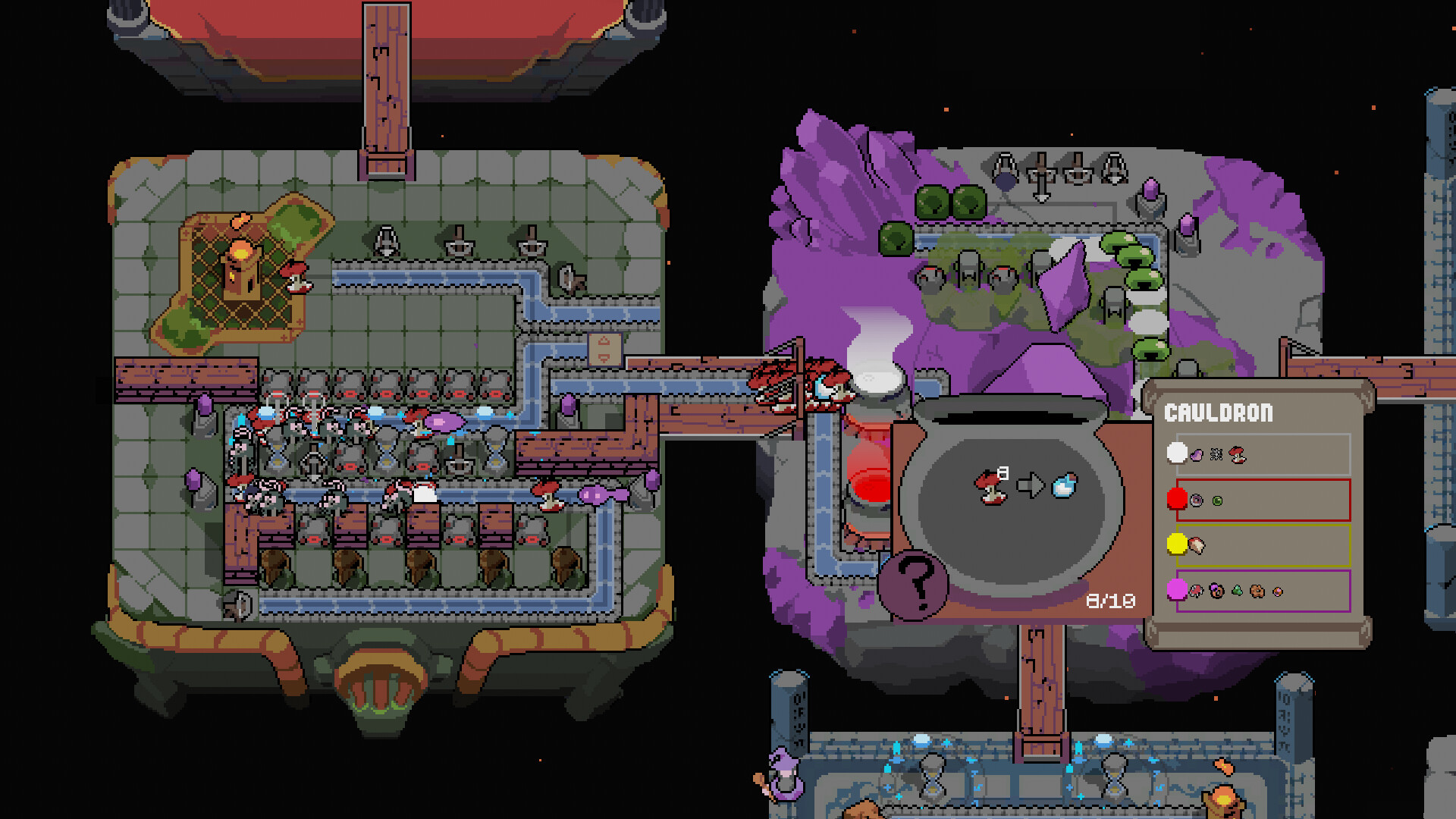Click the purple gem ingredient in the white recipe row
1456x819 pixels.
tap(1196, 455)
